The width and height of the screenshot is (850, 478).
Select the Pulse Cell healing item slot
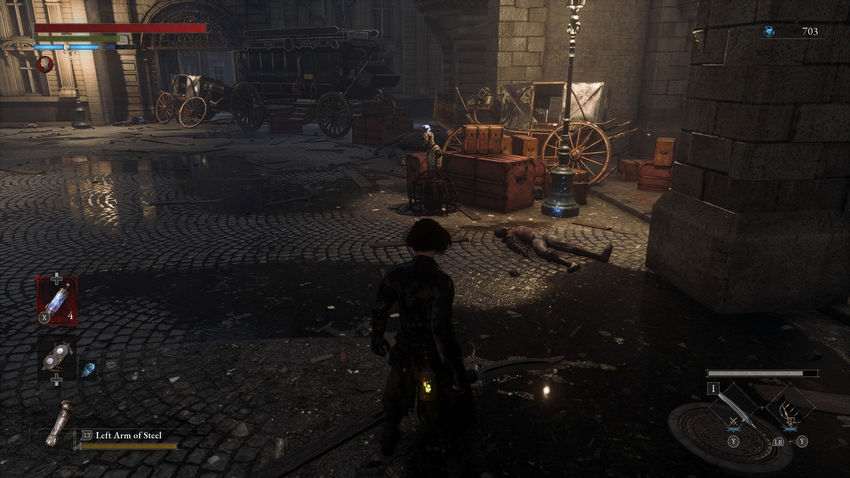tap(56, 298)
